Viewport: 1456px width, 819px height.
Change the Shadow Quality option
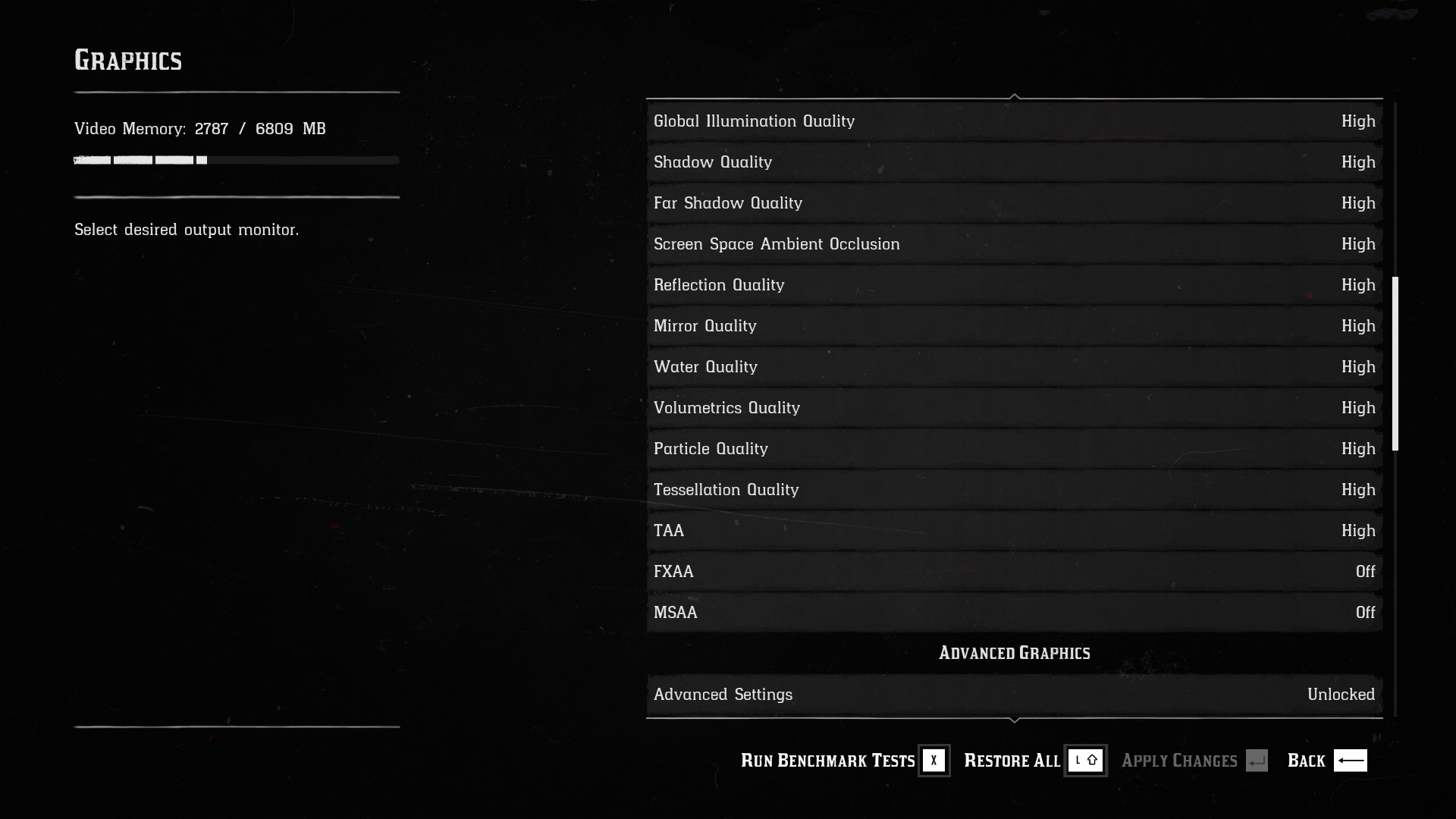[1014, 162]
